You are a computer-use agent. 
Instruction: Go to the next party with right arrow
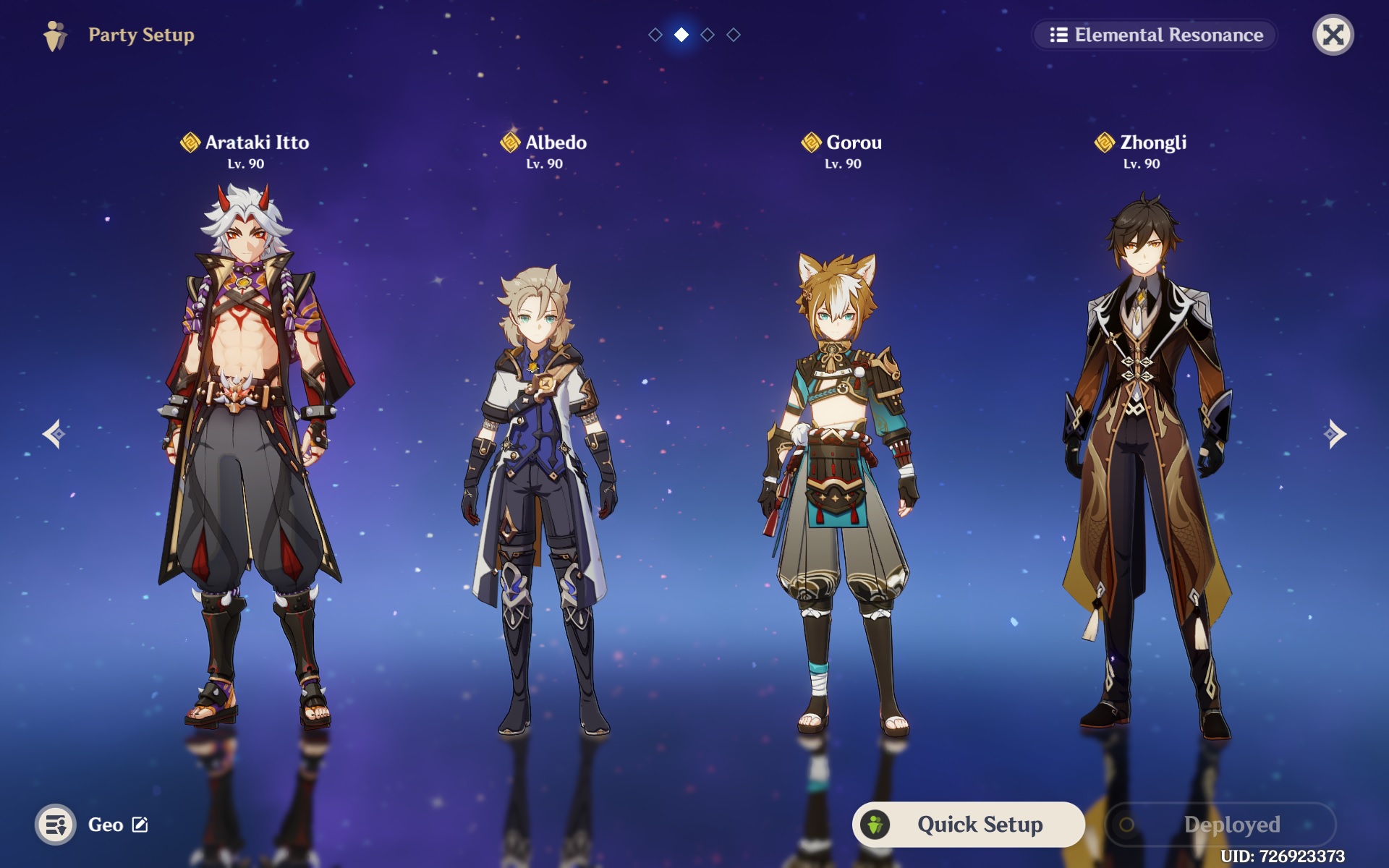click(1335, 434)
